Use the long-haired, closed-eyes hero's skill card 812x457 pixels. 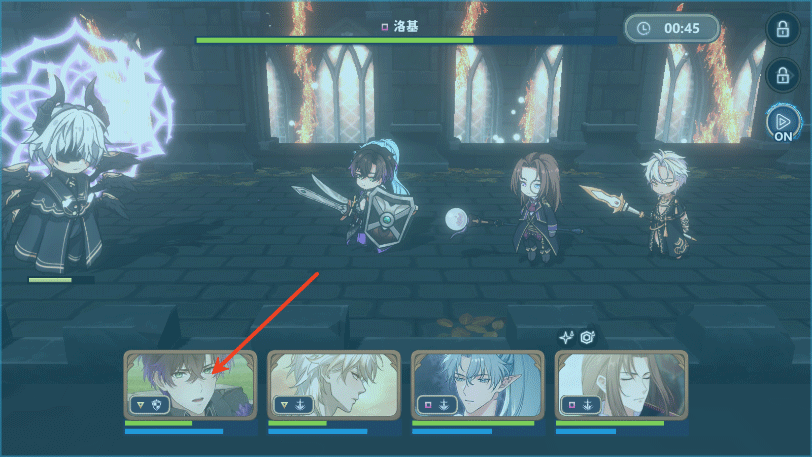click(620, 385)
